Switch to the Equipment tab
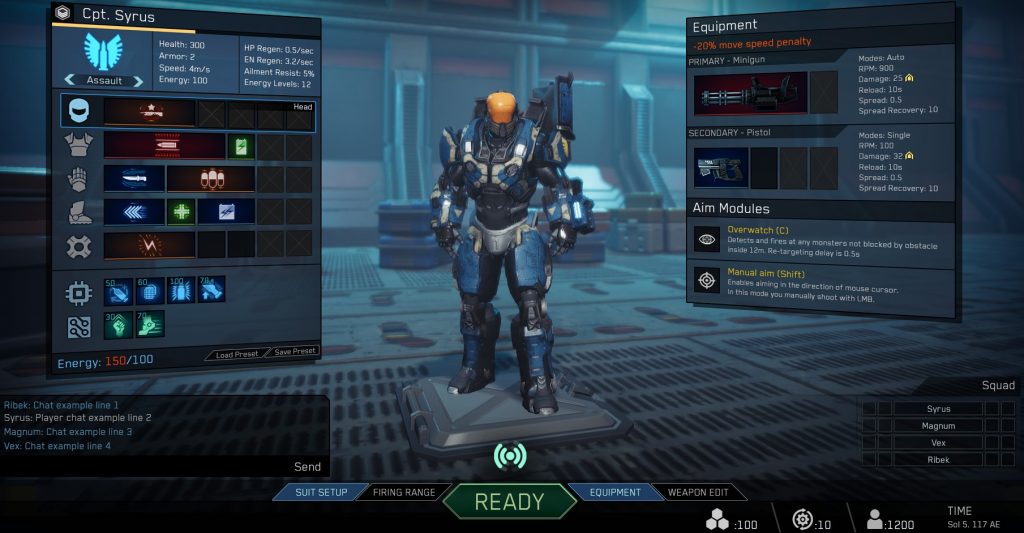Image resolution: width=1024 pixels, height=533 pixels. [614, 492]
